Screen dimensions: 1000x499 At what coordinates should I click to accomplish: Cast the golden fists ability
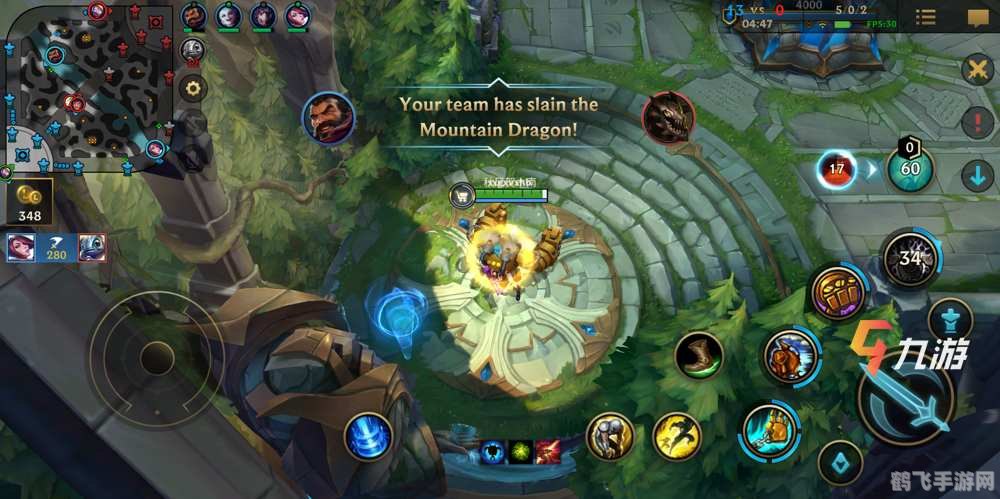tap(836, 293)
